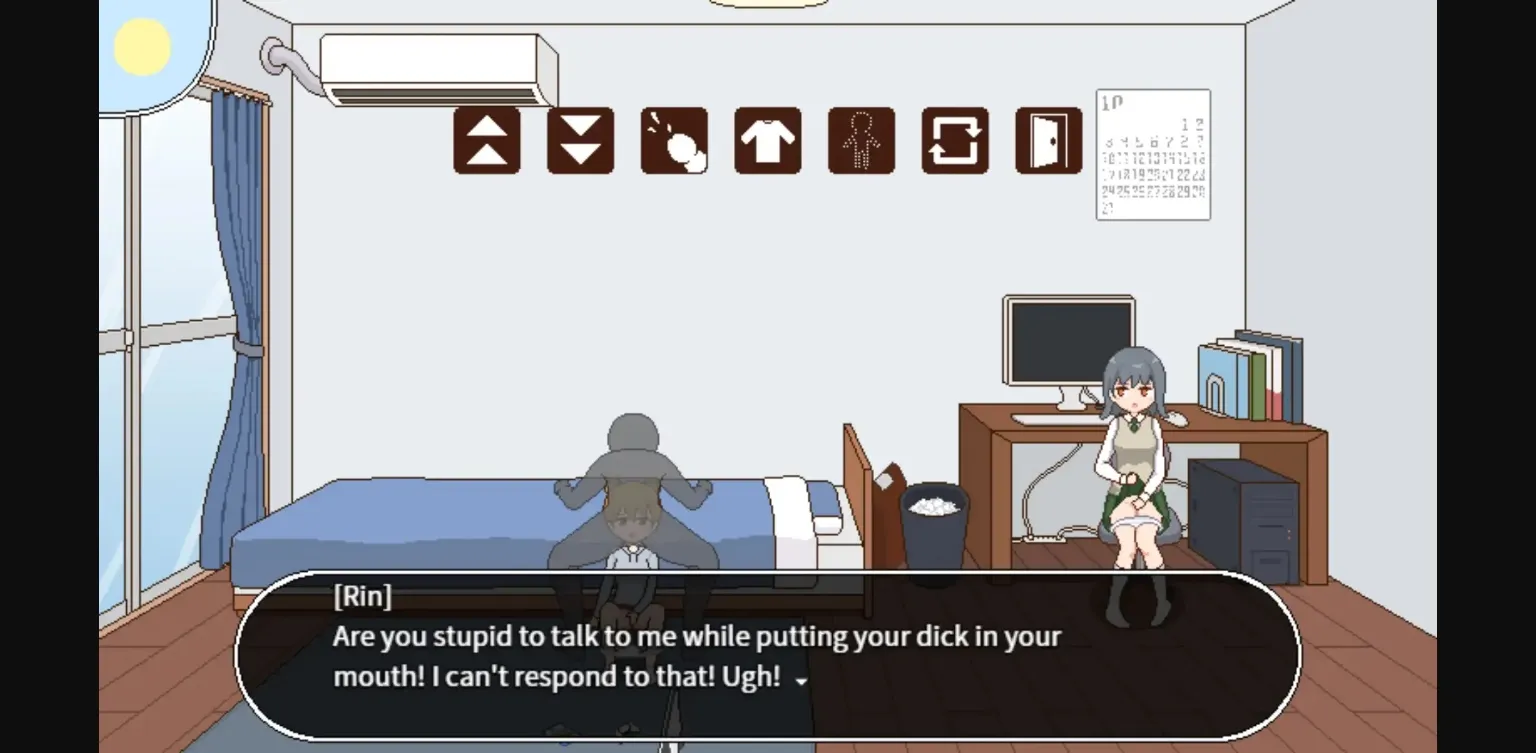1536x753 pixels.
Task: Click the open door exit icon
Action: 1047,140
